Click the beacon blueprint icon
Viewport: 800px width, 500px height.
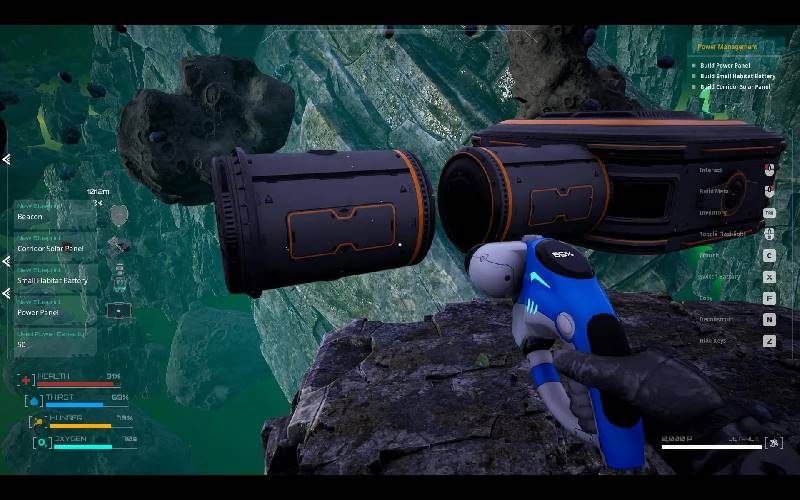tap(119, 215)
